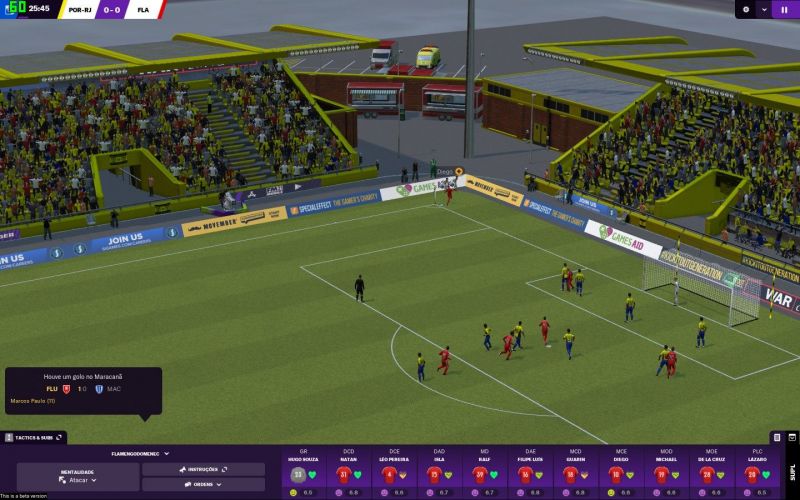Select Isla's player card
800x500 pixels.
pos(440,472)
